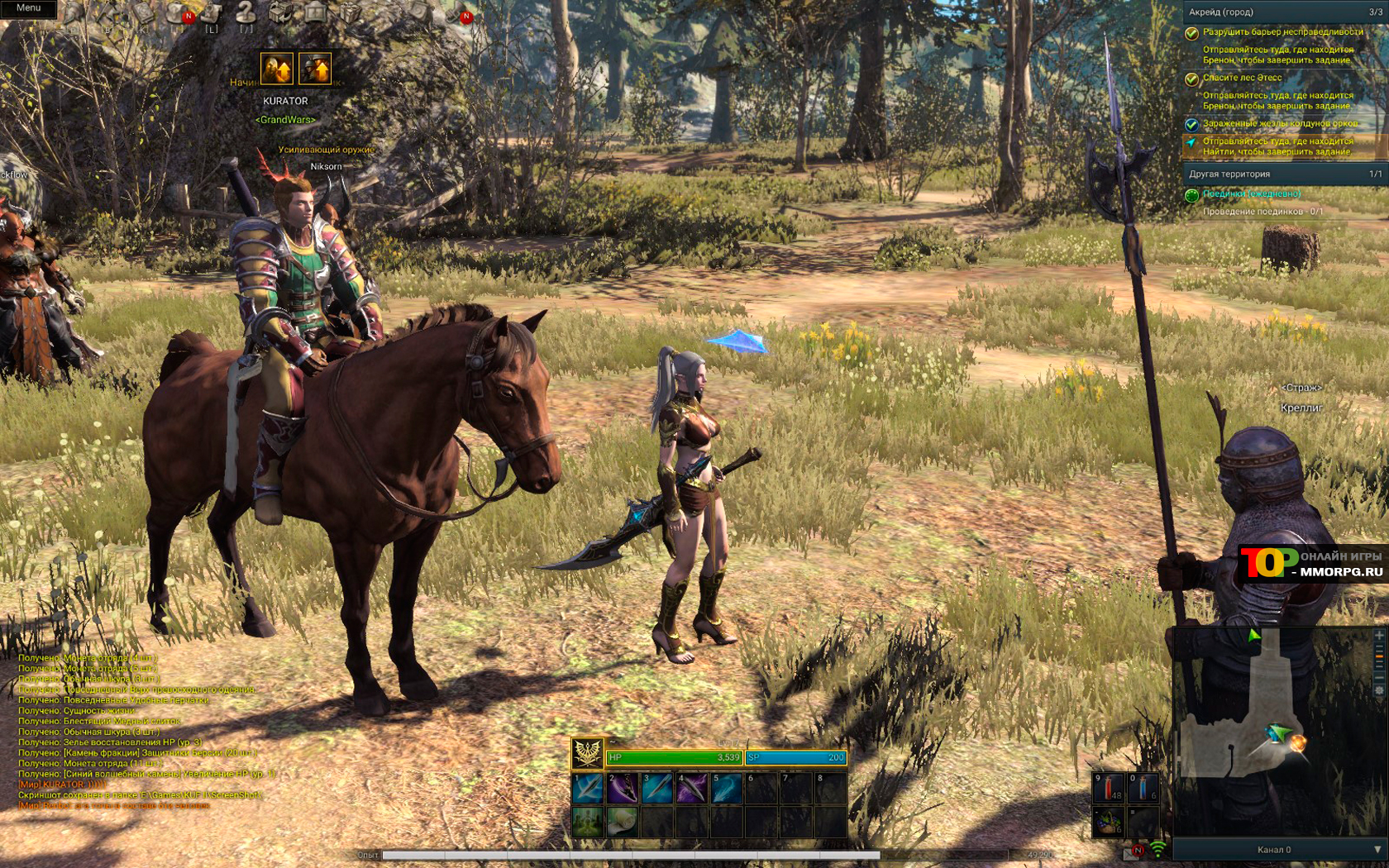Screen dimensions: 1389x868
Task: Open the Menu button
Action: point(28,8)
